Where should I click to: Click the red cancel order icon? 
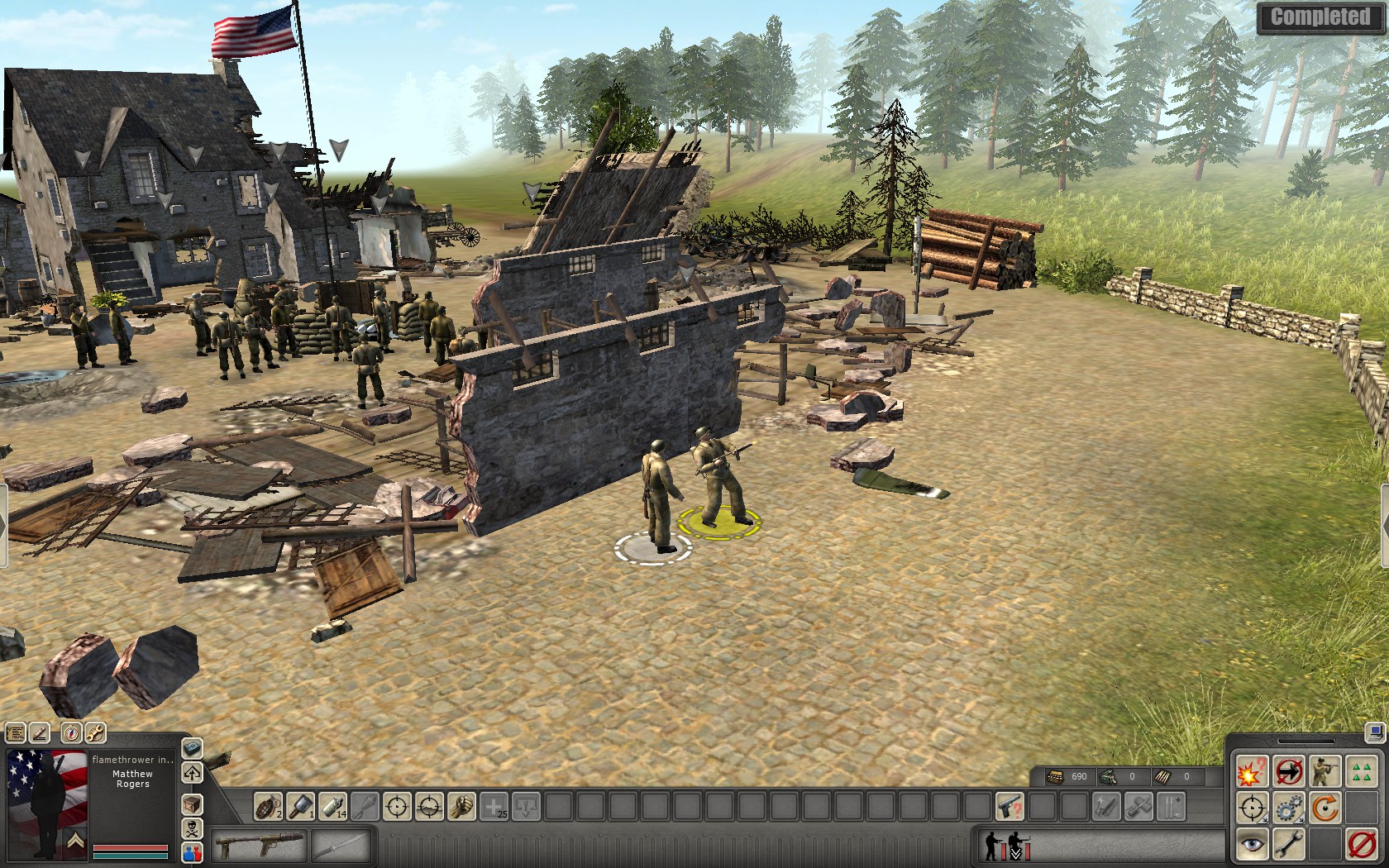coord(1361,844)
